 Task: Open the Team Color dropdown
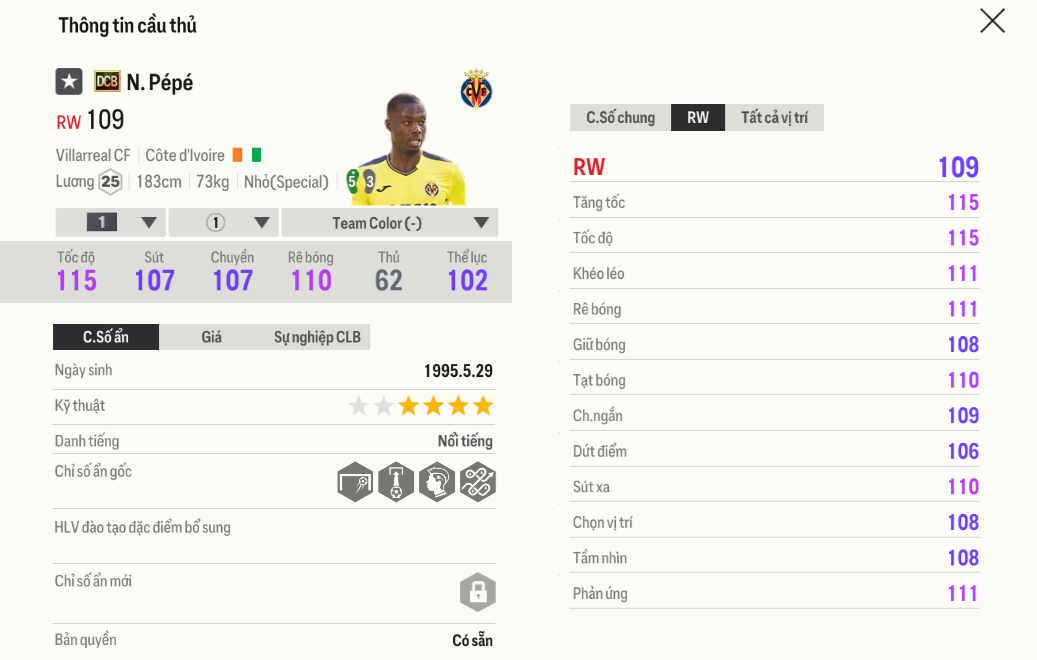pyautogui.click(x=389, y=223)
